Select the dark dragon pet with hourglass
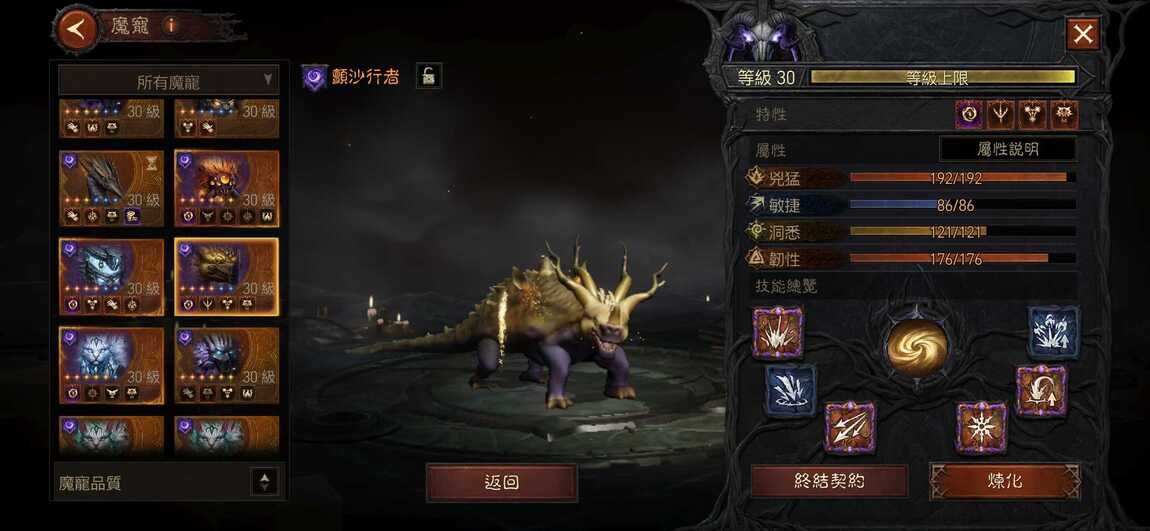 click(x=110, y=189)
